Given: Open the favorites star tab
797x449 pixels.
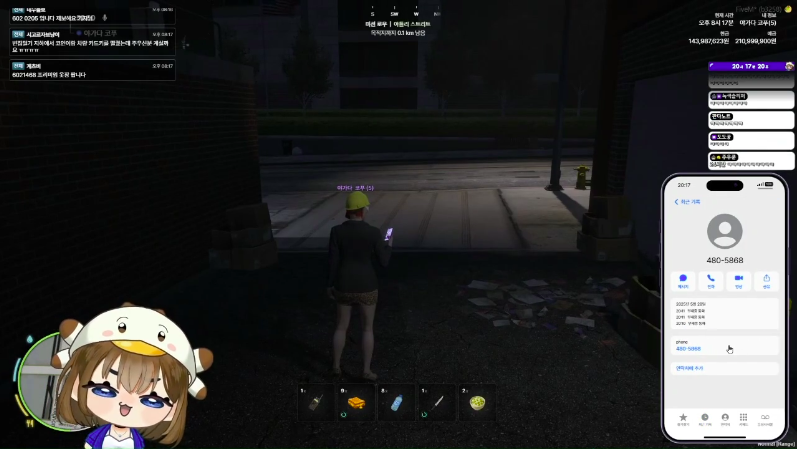Looking at the screenshot, I should tap(683, 418).
